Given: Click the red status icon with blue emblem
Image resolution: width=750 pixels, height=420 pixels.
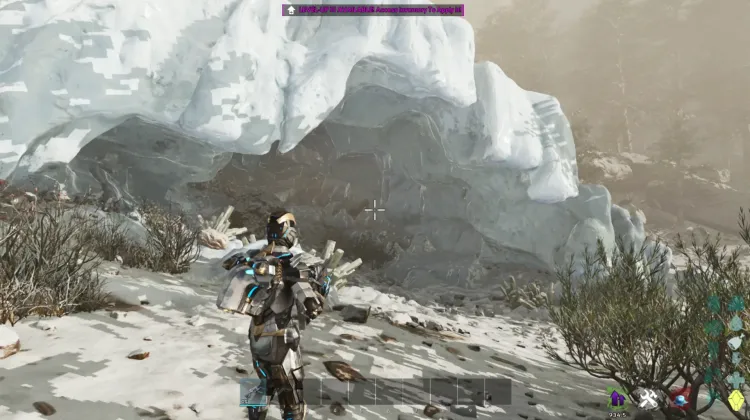Looking at the screenshot, I should coord(682,399).
